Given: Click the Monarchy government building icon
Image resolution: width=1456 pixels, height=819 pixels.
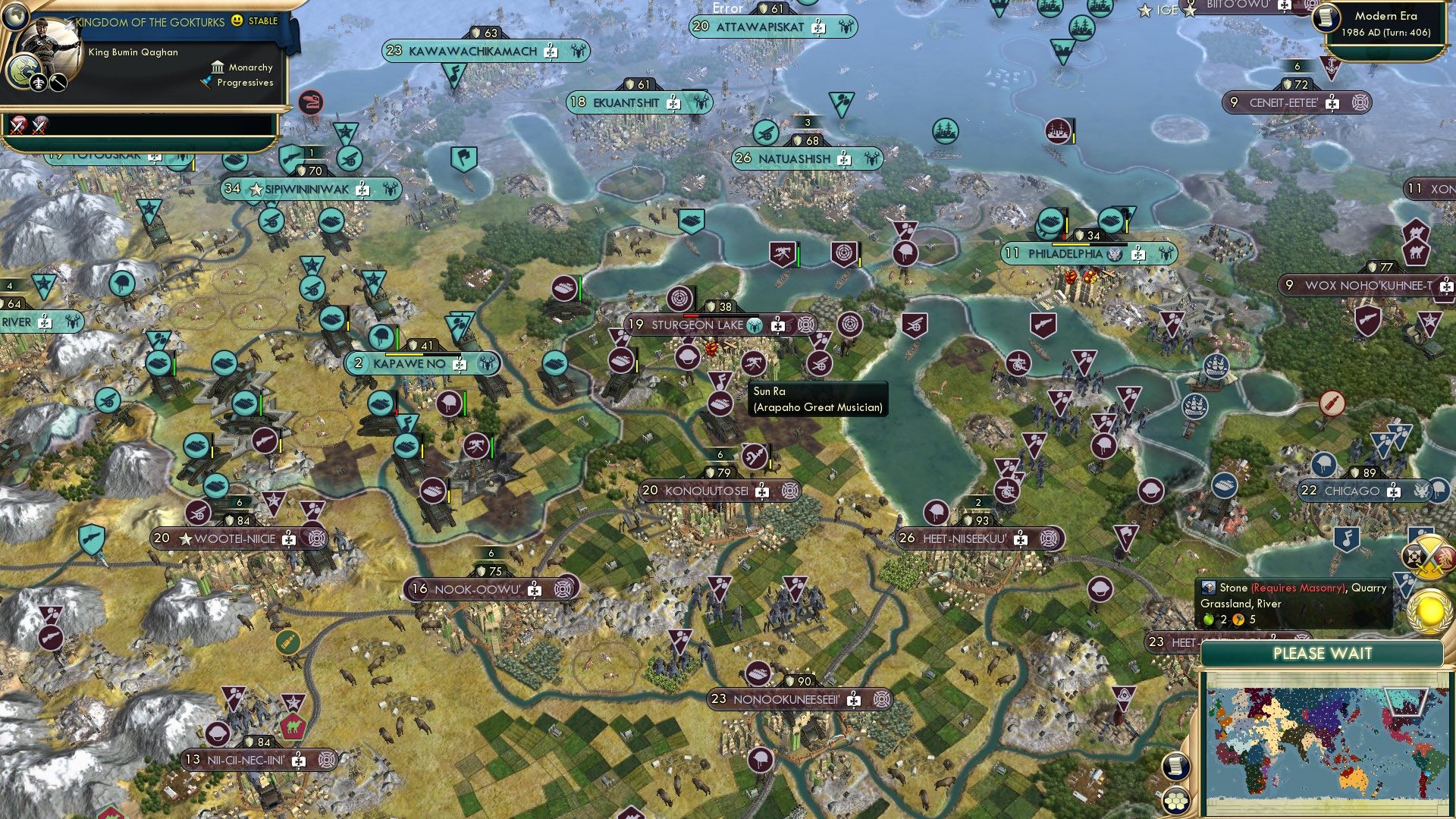Looking at the screenshot, I should click(x=218, y=67).
